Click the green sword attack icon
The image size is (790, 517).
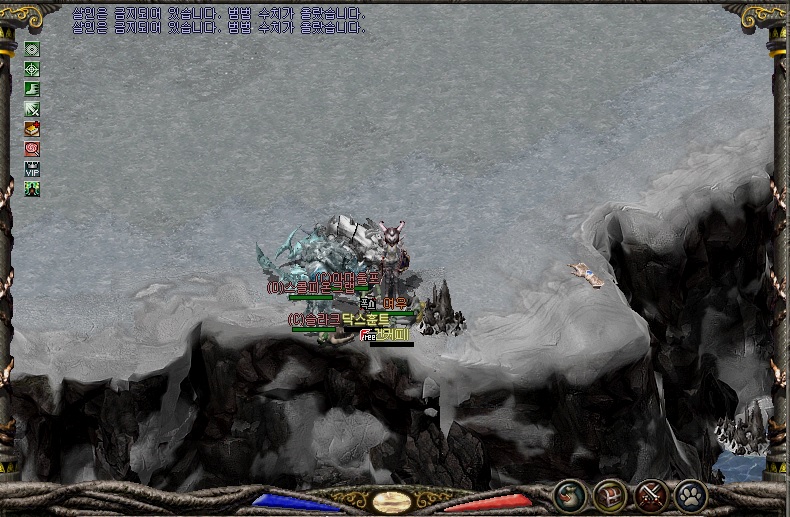point(32,109)
